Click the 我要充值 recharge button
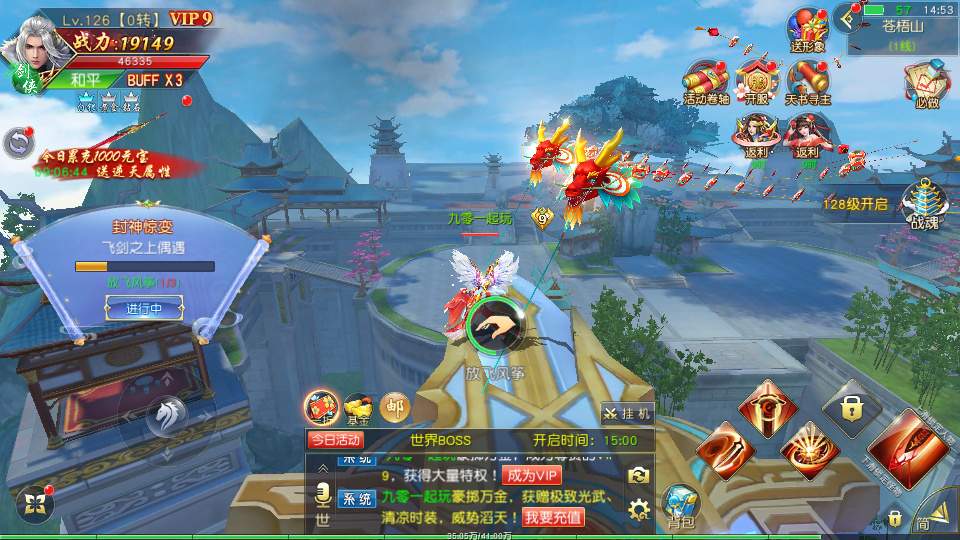The height and width of the screenshot is (540, 960). (x=553, y=517)
